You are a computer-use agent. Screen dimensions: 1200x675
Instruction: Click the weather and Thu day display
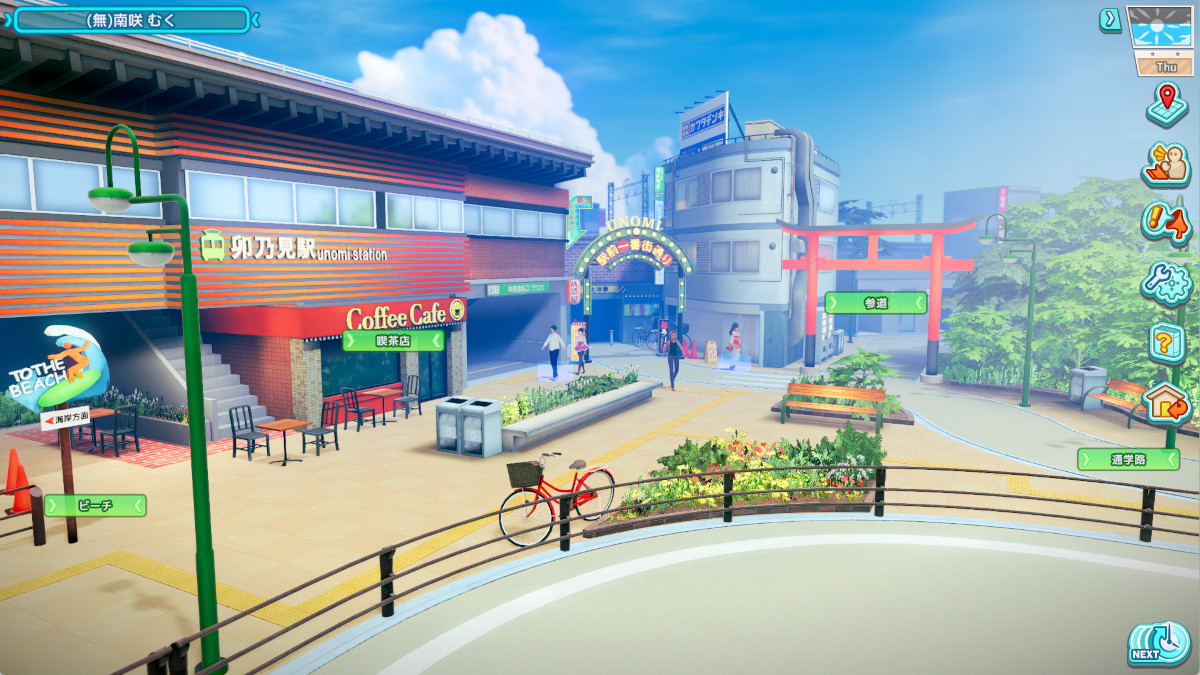1162,40
